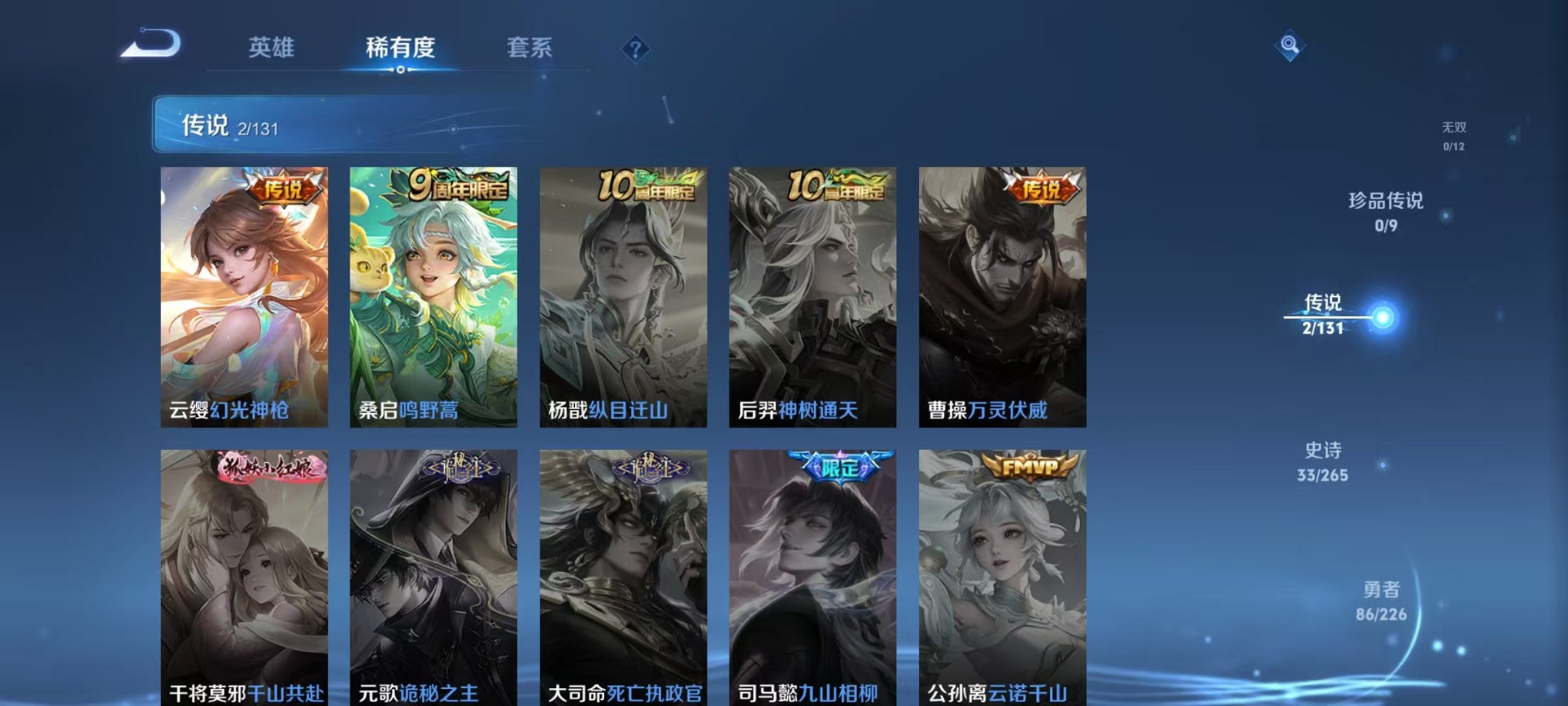This screenshot has height=706, width=1568.
Task: Switch to the 英雄 tab
Action: pyautogui.click(x=273, y=48)
